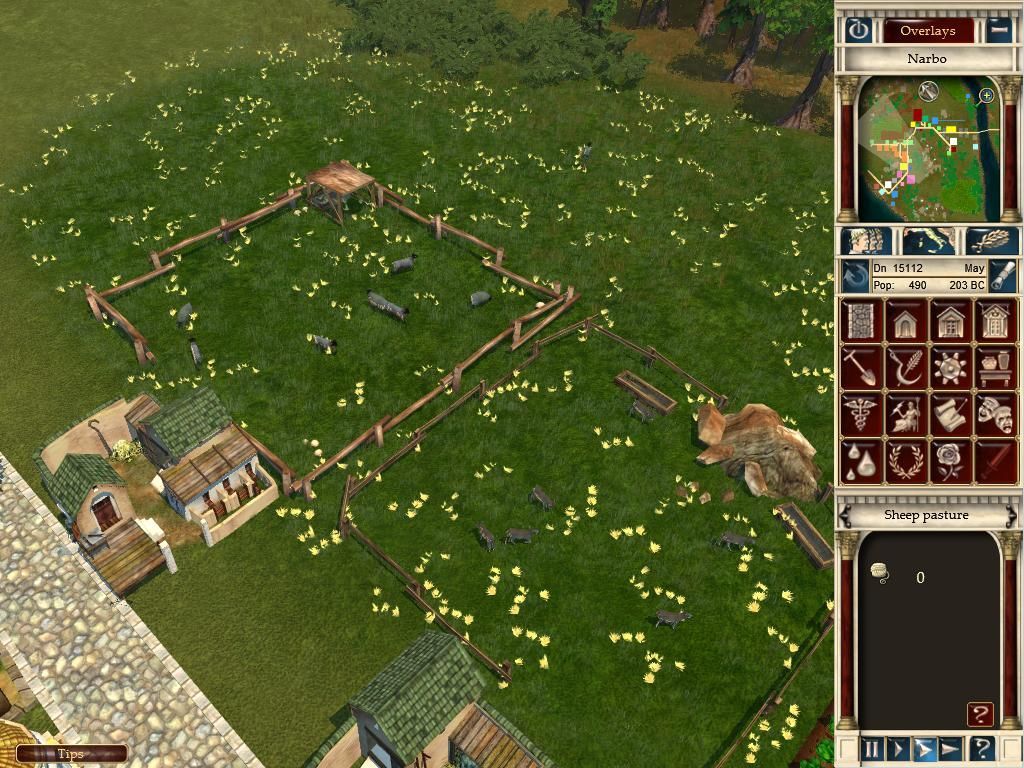
Task: Select the sword military category
Action: (x=996, y=460)
